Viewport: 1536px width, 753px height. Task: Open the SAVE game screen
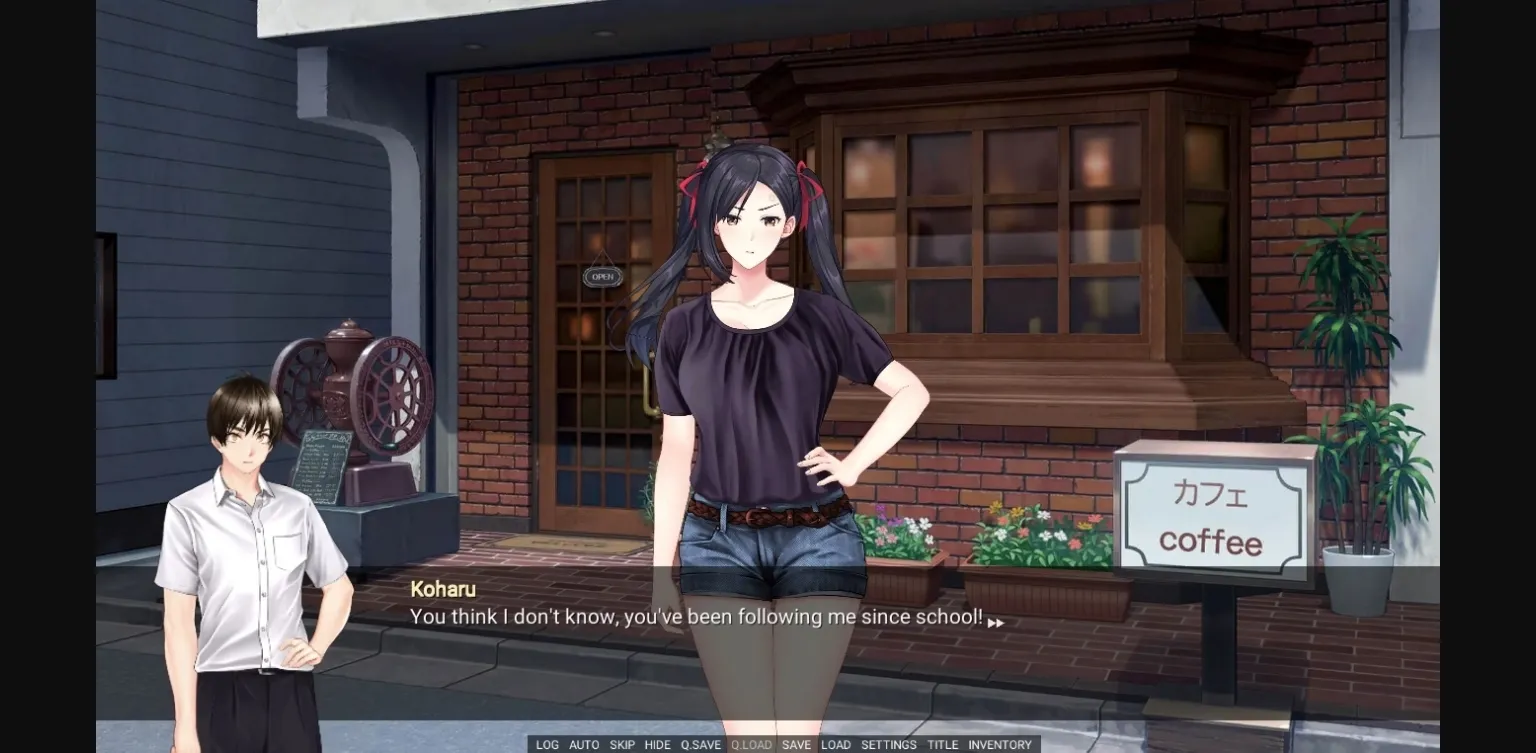pyautogui.click(x=795, y=745)
